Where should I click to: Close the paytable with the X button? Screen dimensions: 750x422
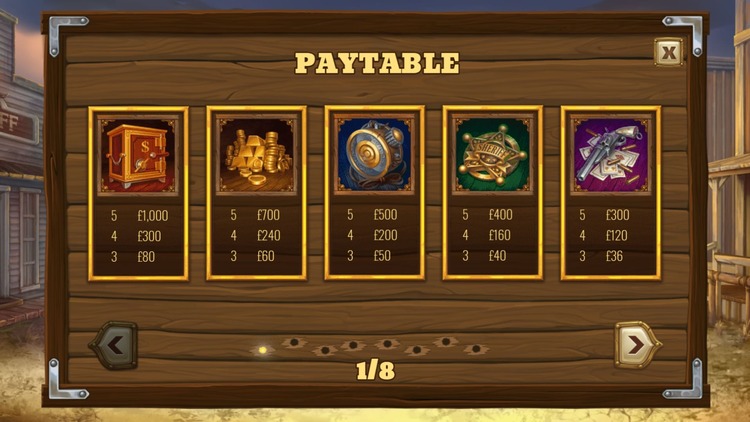click(668, 53)
